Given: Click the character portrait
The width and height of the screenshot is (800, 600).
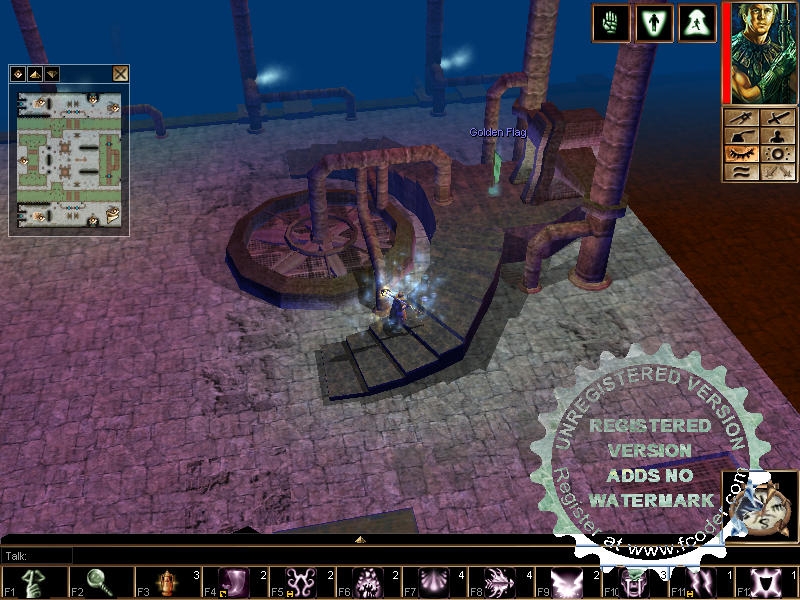Looking at the screenshot, I should pos(759,52).
